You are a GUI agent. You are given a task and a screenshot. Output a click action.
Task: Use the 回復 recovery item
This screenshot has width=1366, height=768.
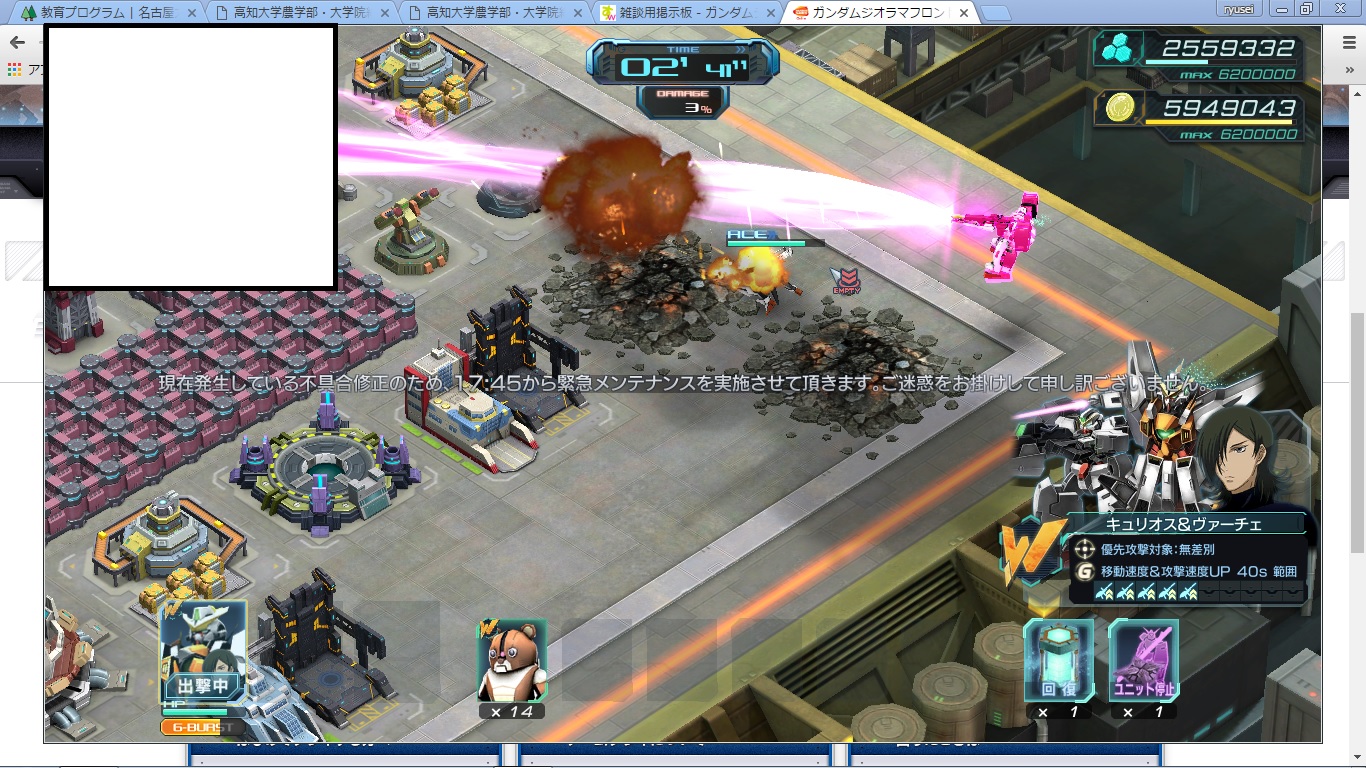coord(1058,660)
